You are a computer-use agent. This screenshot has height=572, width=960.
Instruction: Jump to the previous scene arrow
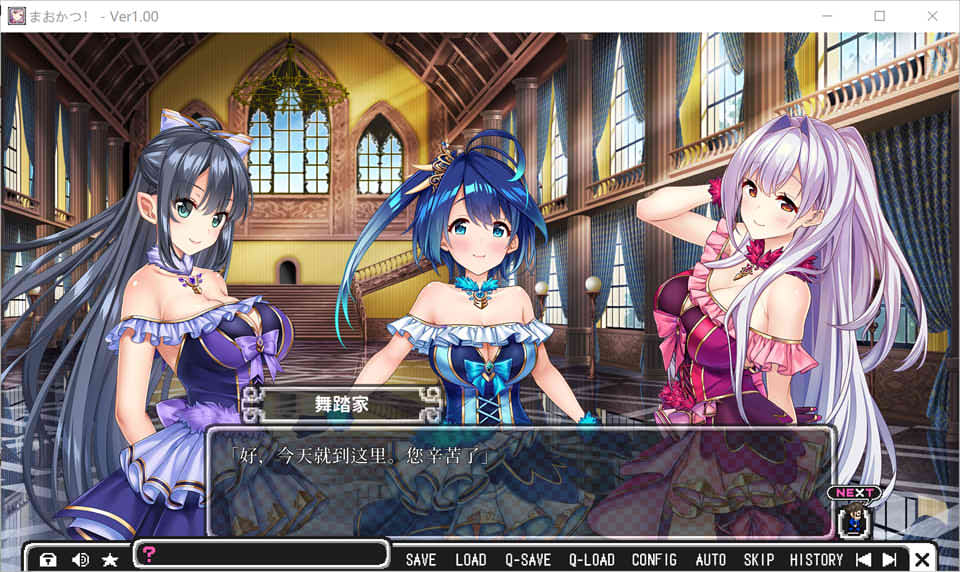pyautogui.click(x=864, y=560)
